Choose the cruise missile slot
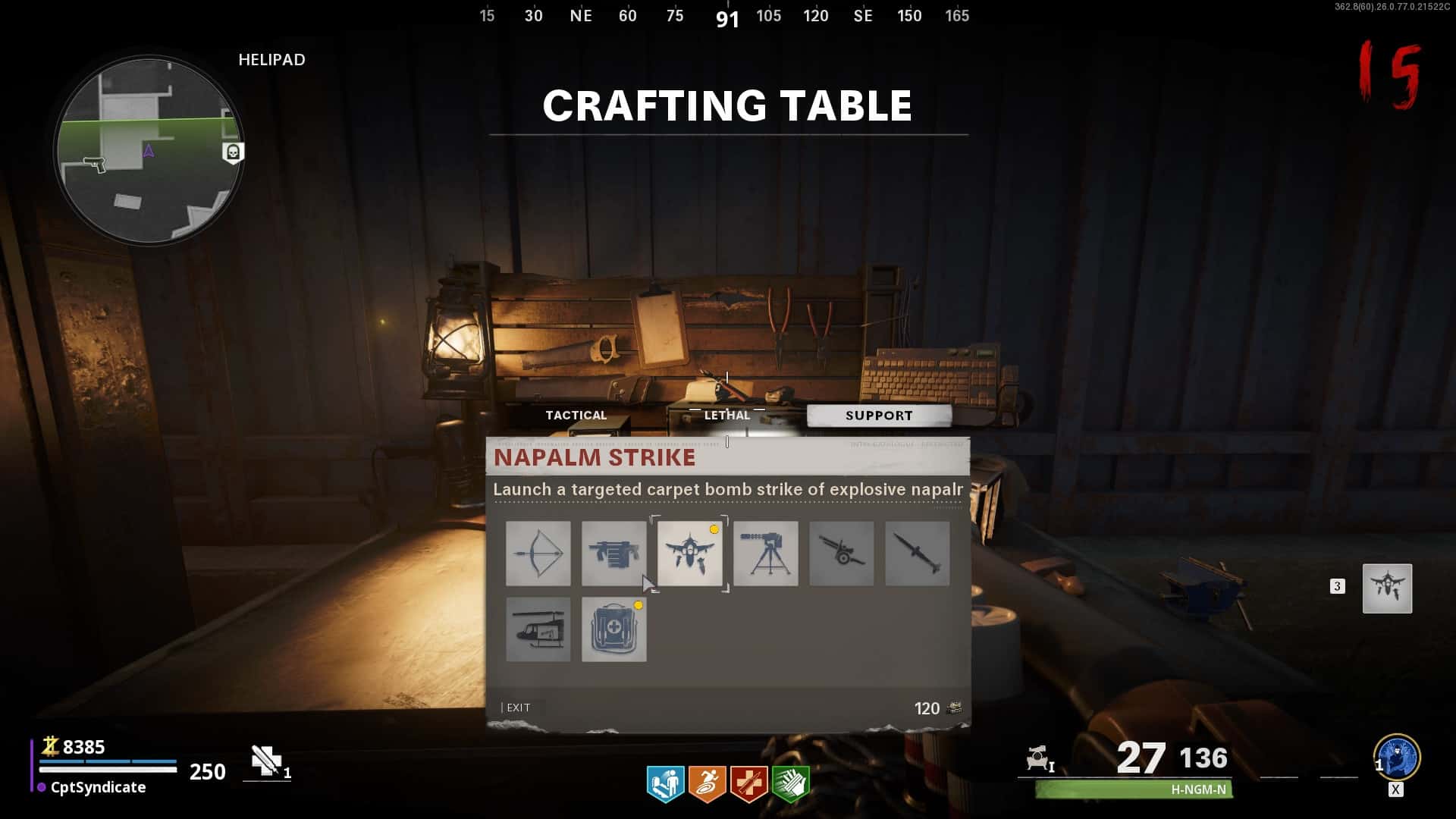Image resolution: width=1456 pixels, height=819 pixels. click(918, 554)
